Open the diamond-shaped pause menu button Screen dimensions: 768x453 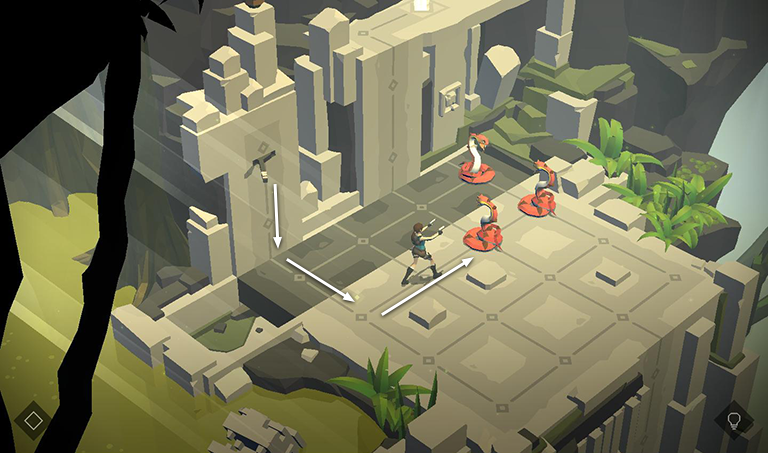tap(33, 419)
